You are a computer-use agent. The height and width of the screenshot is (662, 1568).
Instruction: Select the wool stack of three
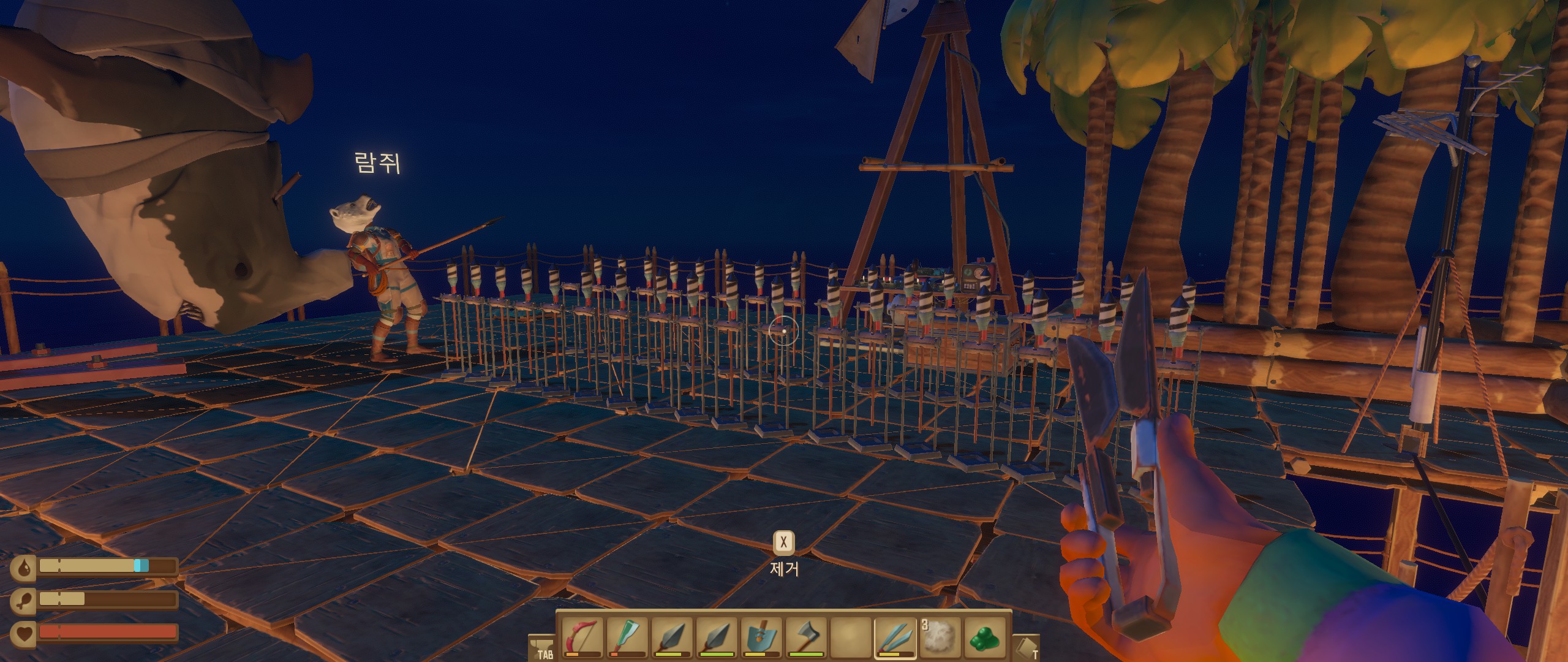(939, 637)
